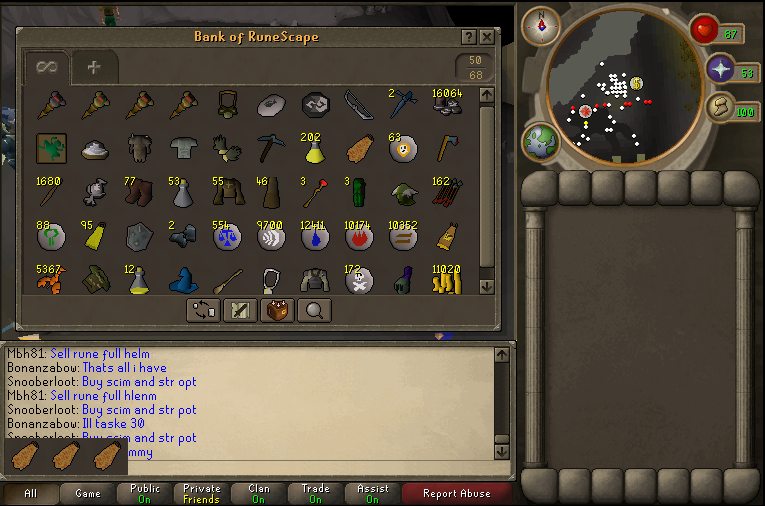Screen dimensions: 765x506
Task: Select the coins stack of 11020
Action: (445, 281)
